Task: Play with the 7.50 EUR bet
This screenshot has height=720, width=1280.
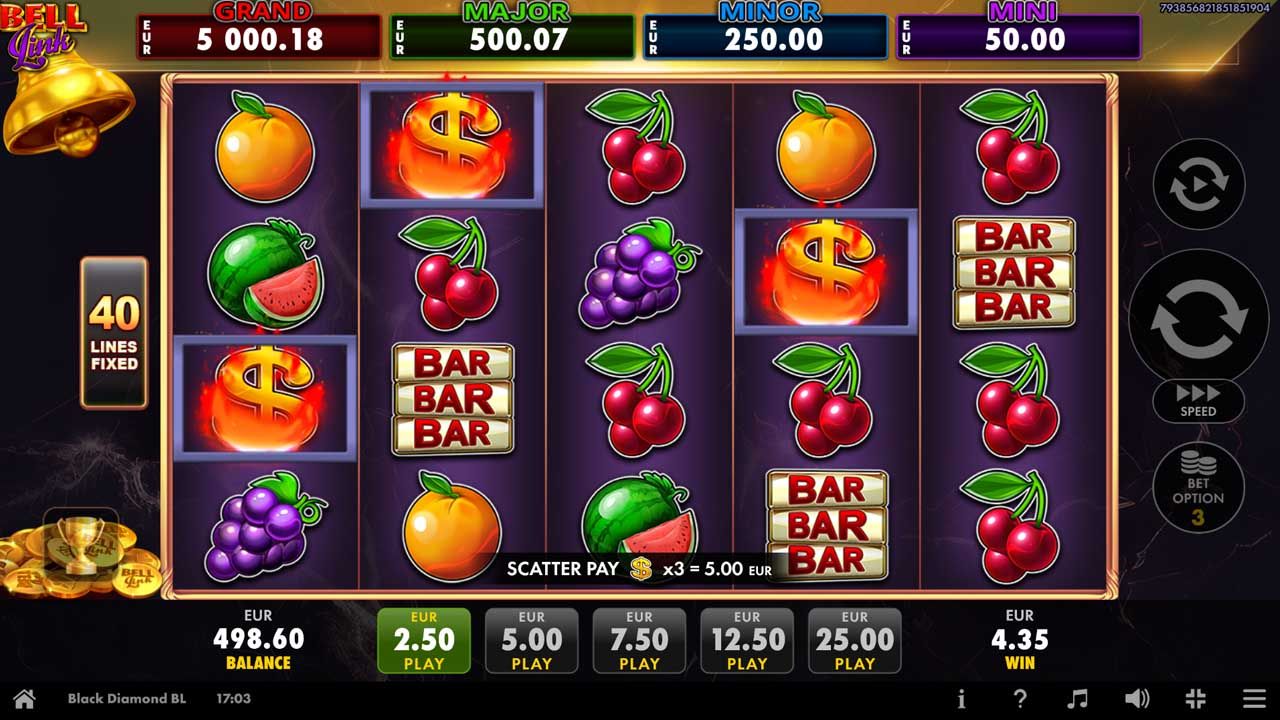Action: click(x=639, y=641)
